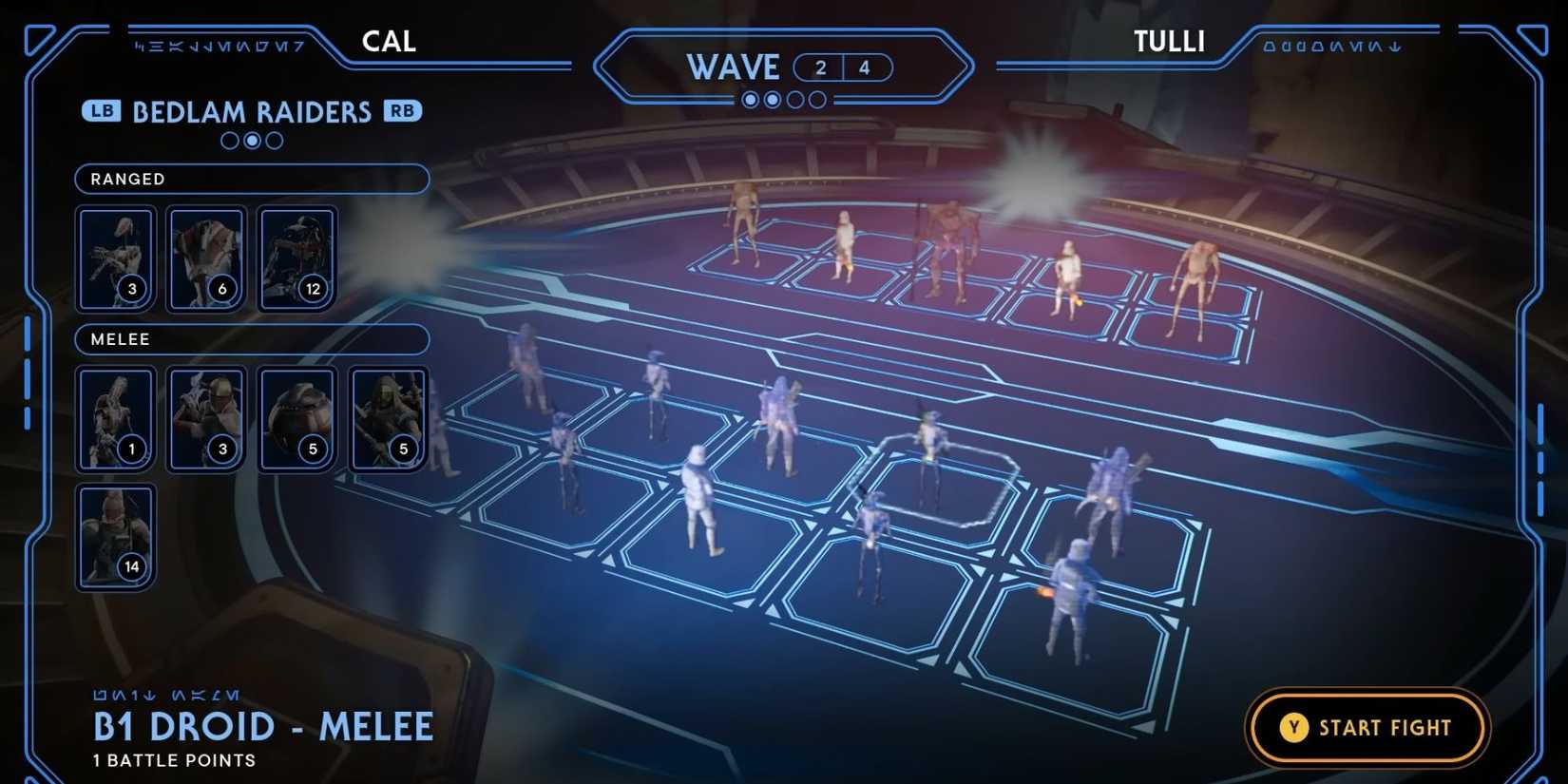Switch to the CAL side header
Screen dimensions: 1568x784
pos(388,41)
